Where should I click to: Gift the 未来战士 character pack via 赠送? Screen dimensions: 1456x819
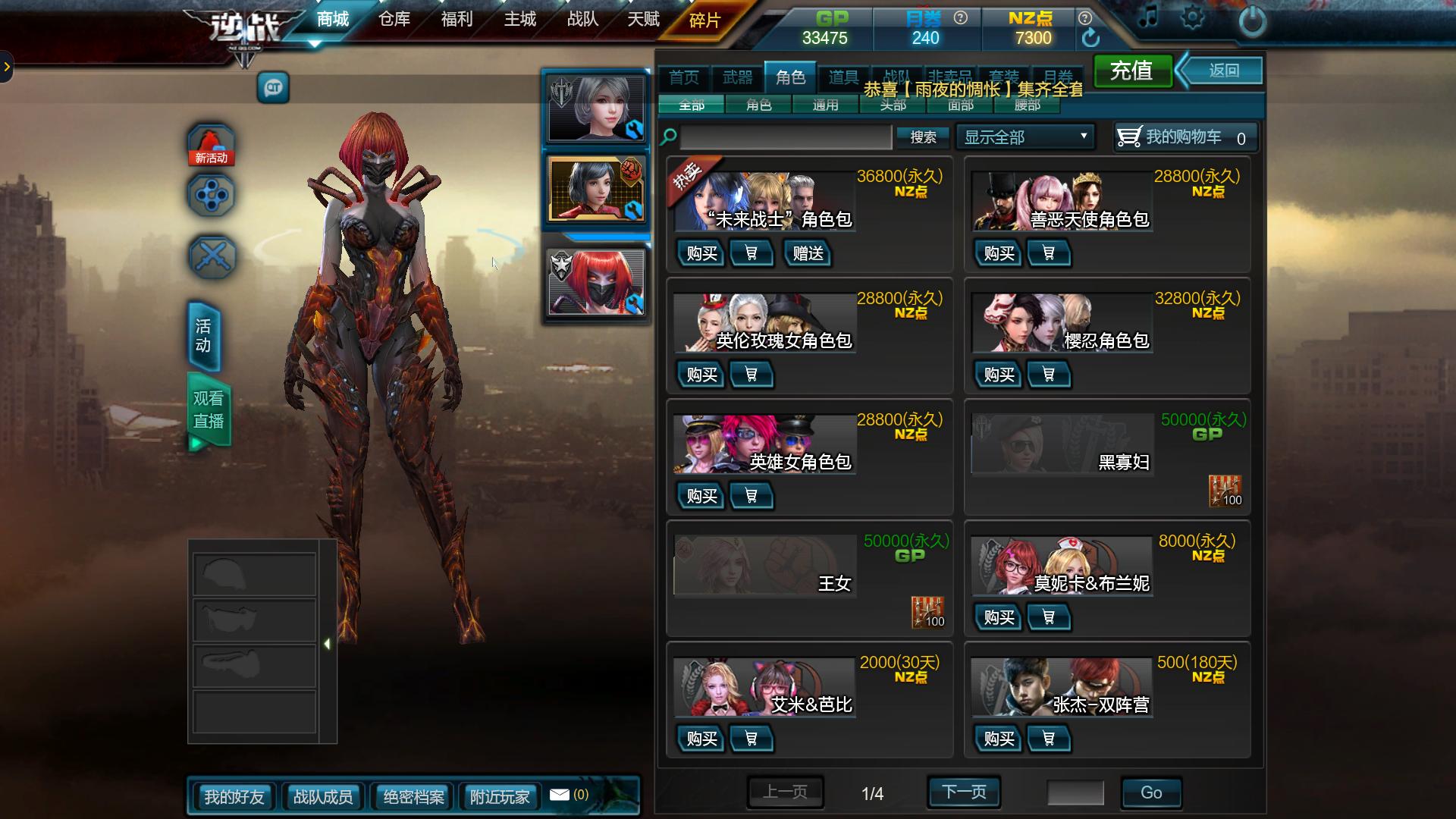[x=808, y=253]
